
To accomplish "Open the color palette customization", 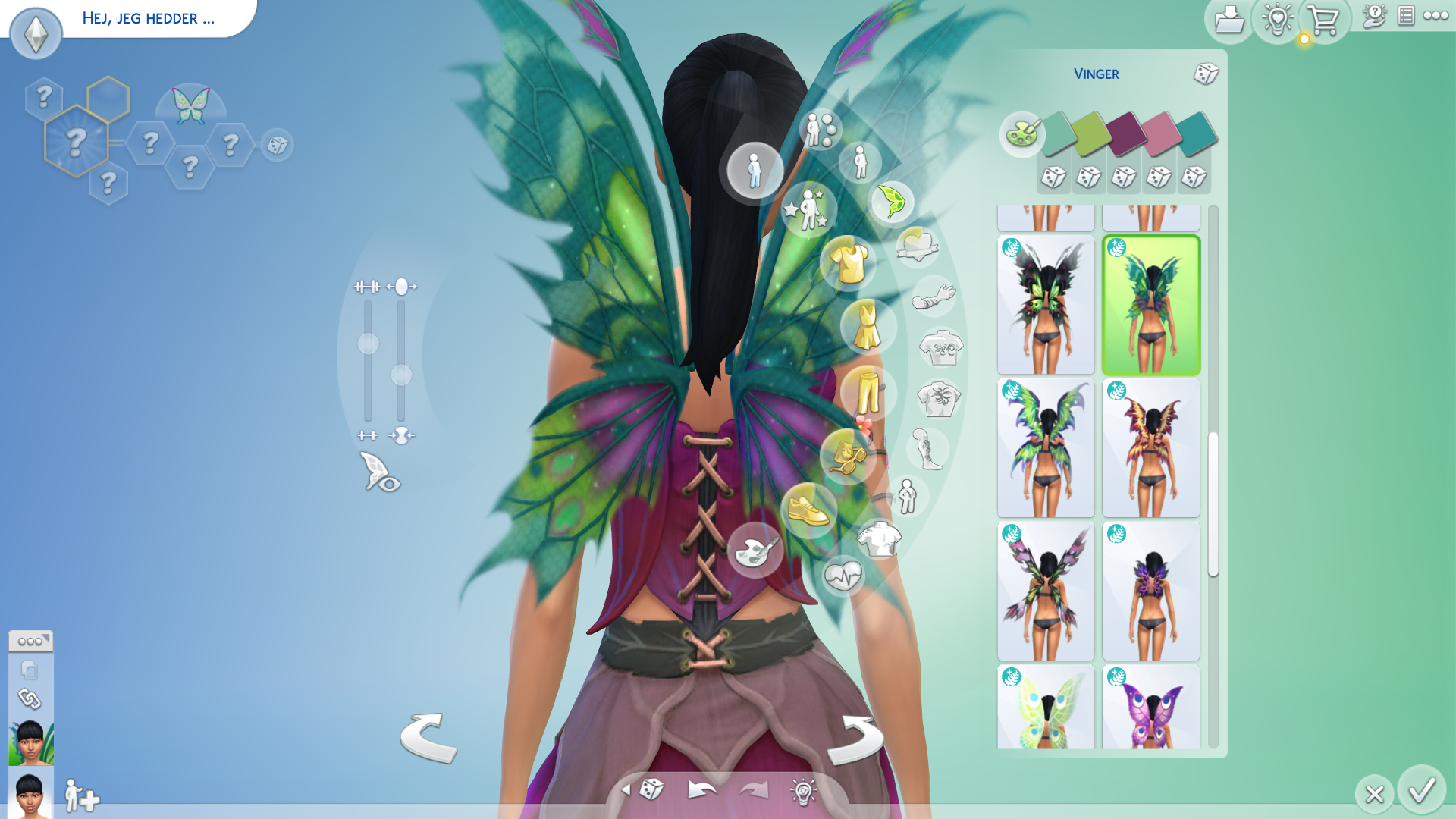I will point(1021,134).
